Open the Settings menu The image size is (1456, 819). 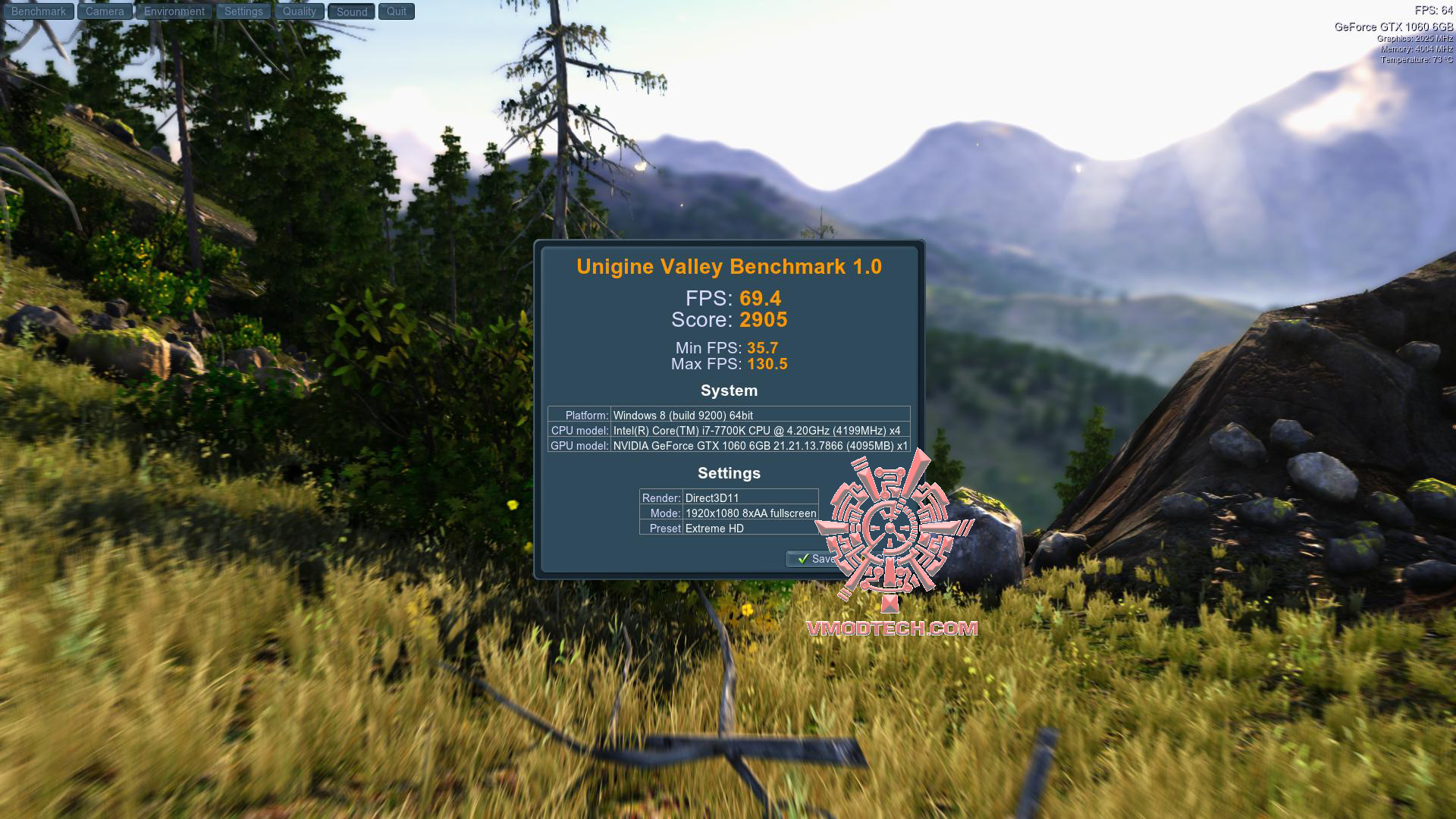pos(243,11)
